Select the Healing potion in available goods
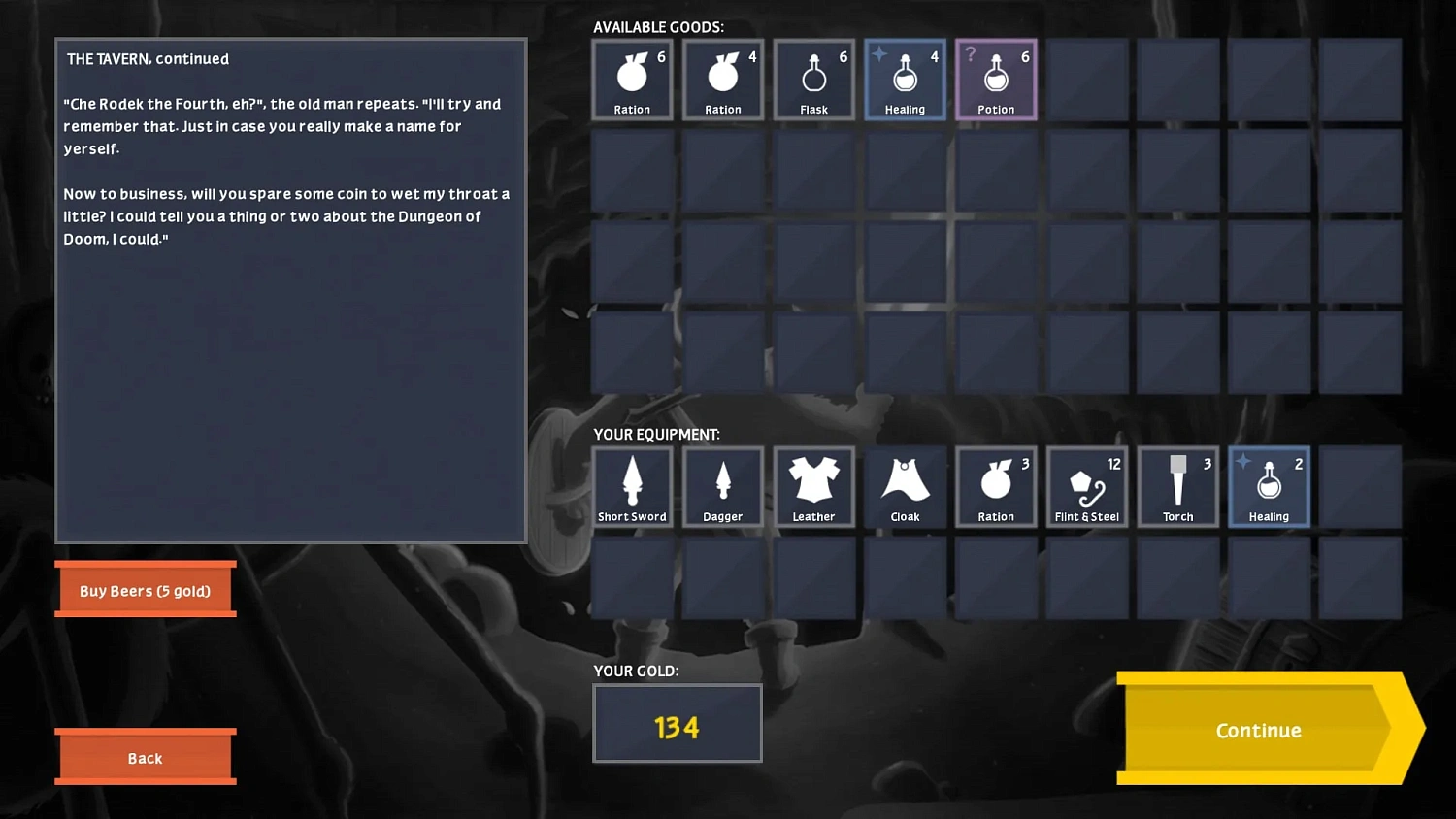The image size is (1456, 819). click(x=905, y=80)
